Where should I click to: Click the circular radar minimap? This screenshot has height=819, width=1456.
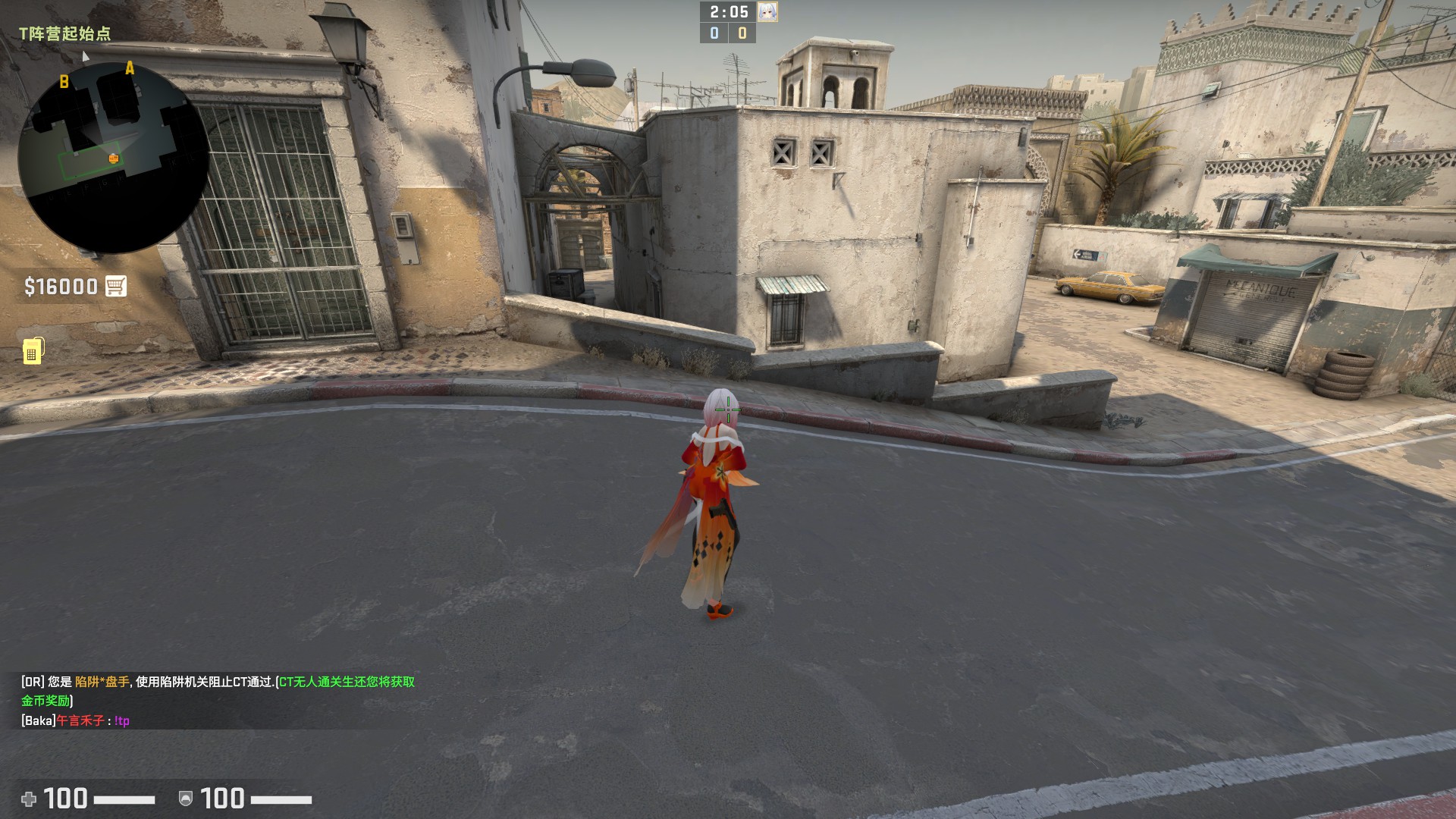pos(114,158)
